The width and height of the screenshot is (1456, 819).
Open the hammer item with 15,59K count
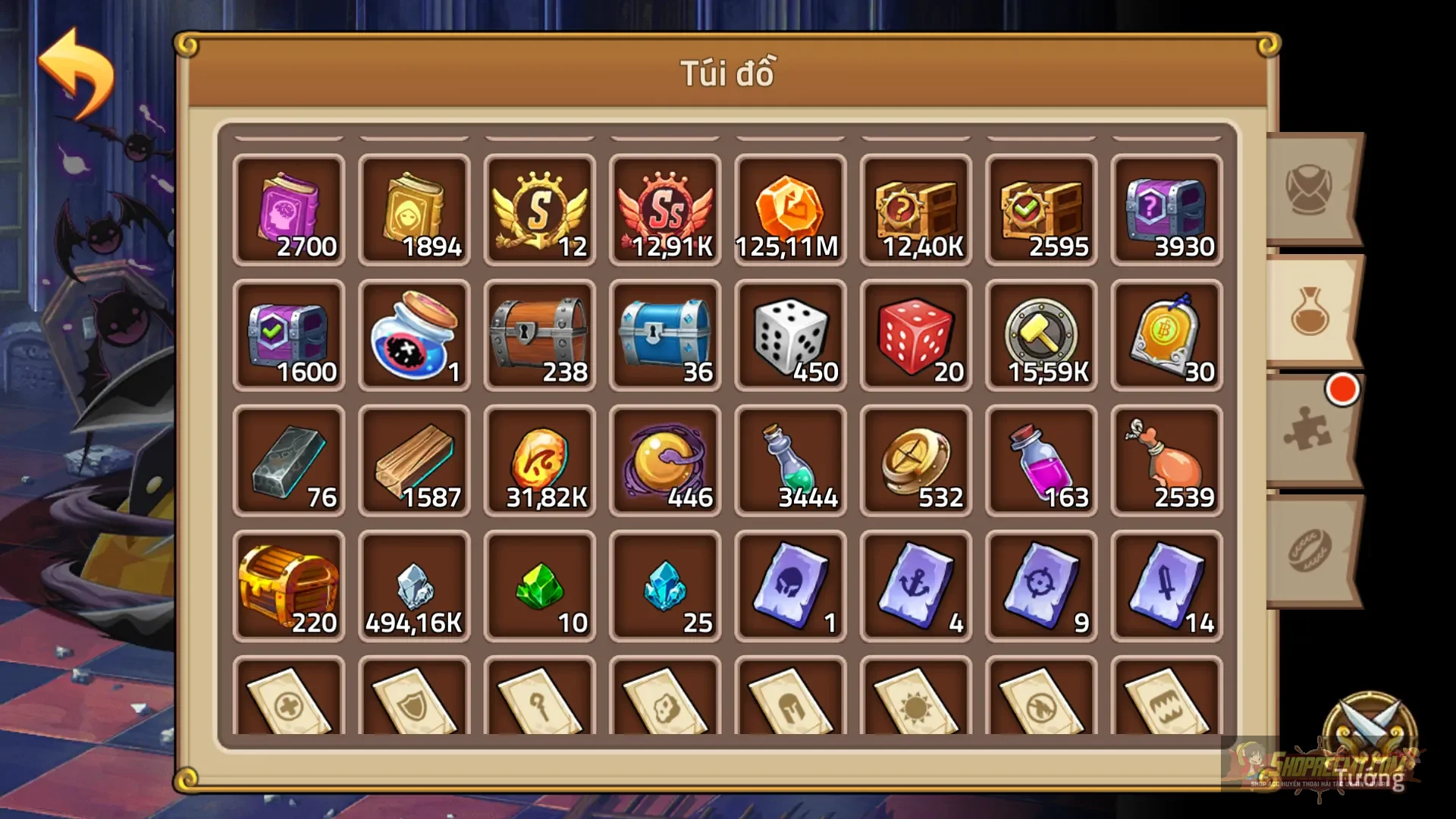tap(1041, 334)
